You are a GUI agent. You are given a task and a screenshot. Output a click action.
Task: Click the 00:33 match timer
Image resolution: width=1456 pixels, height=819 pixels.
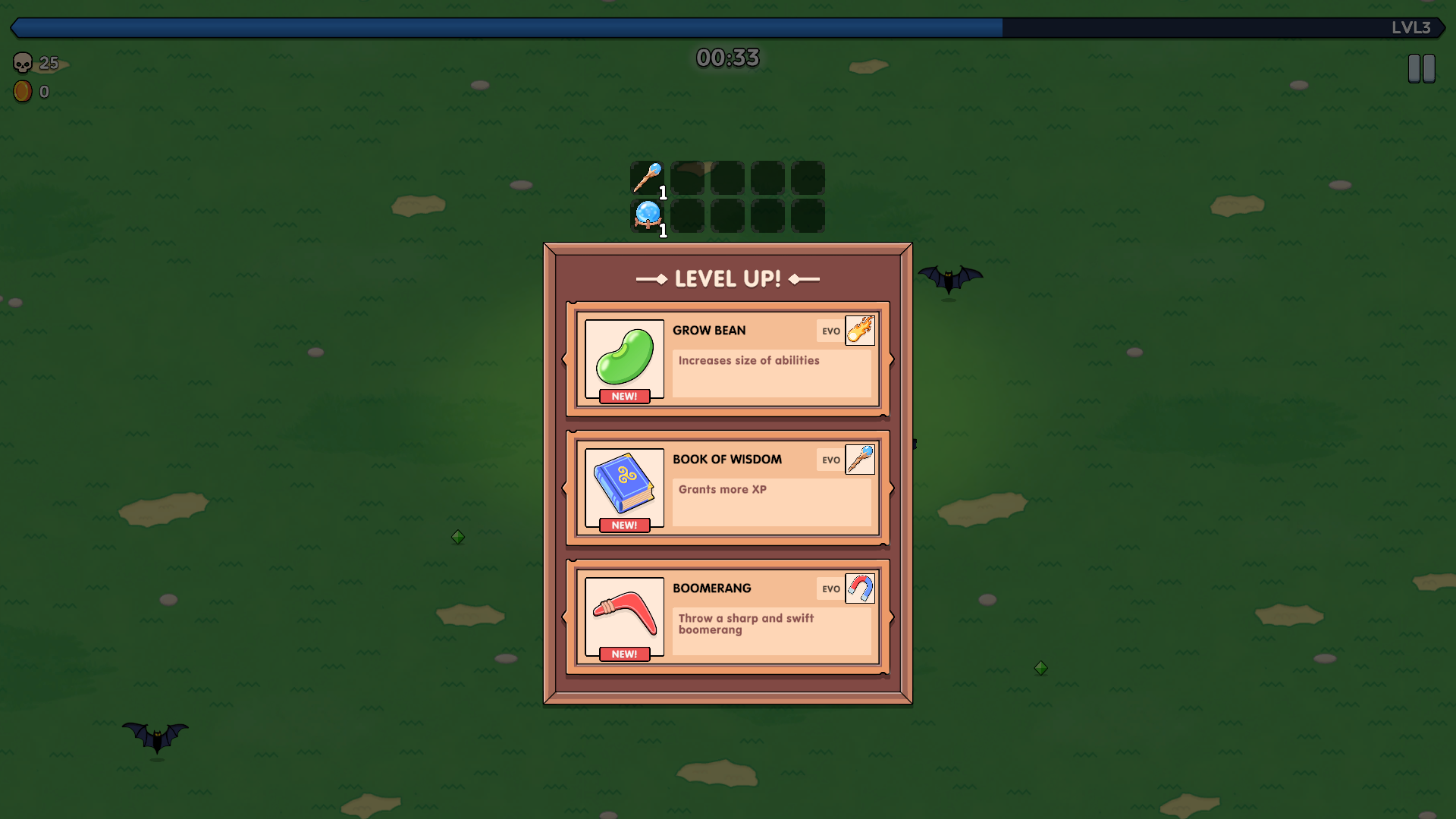(x=726, y=57)
